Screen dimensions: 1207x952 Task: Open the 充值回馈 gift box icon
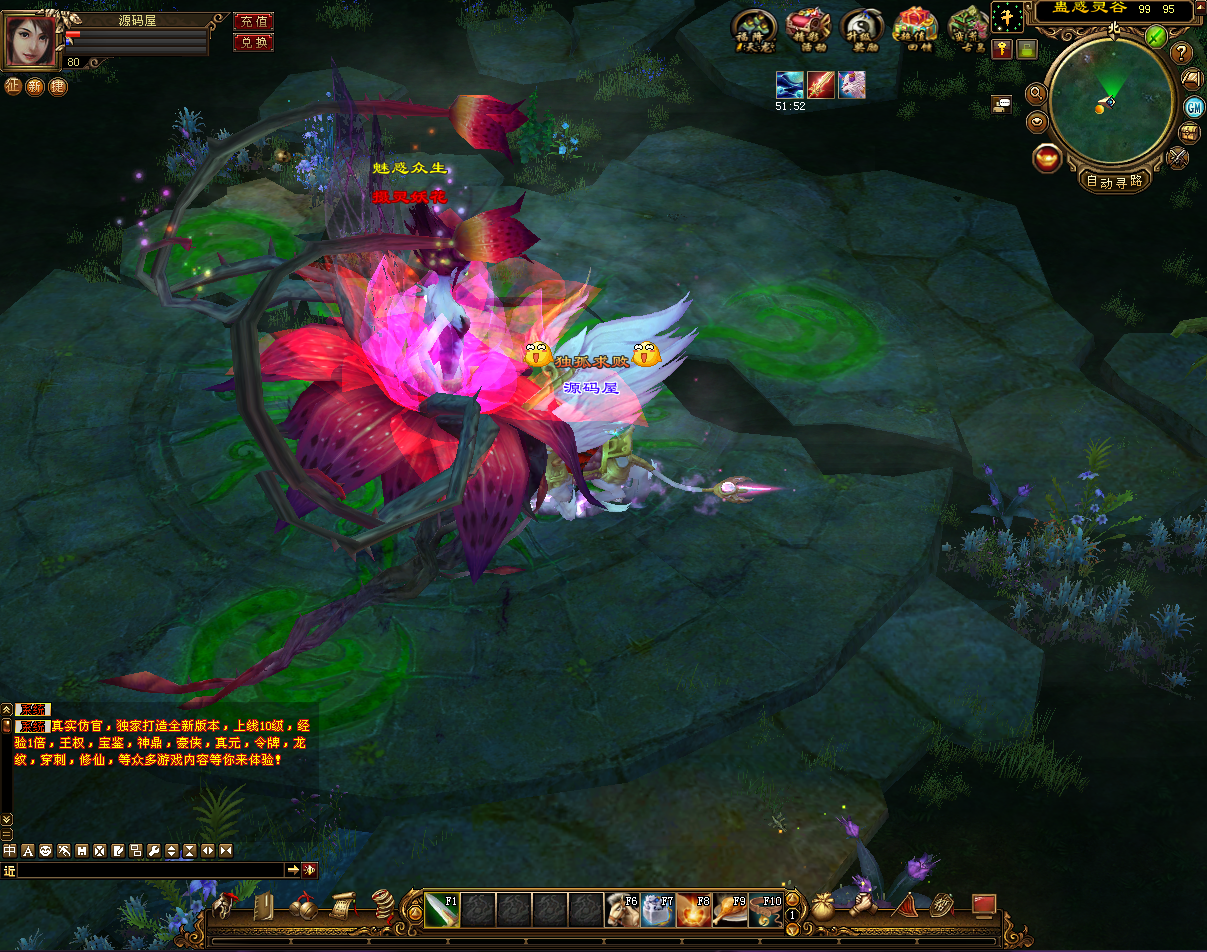point(914,29)
